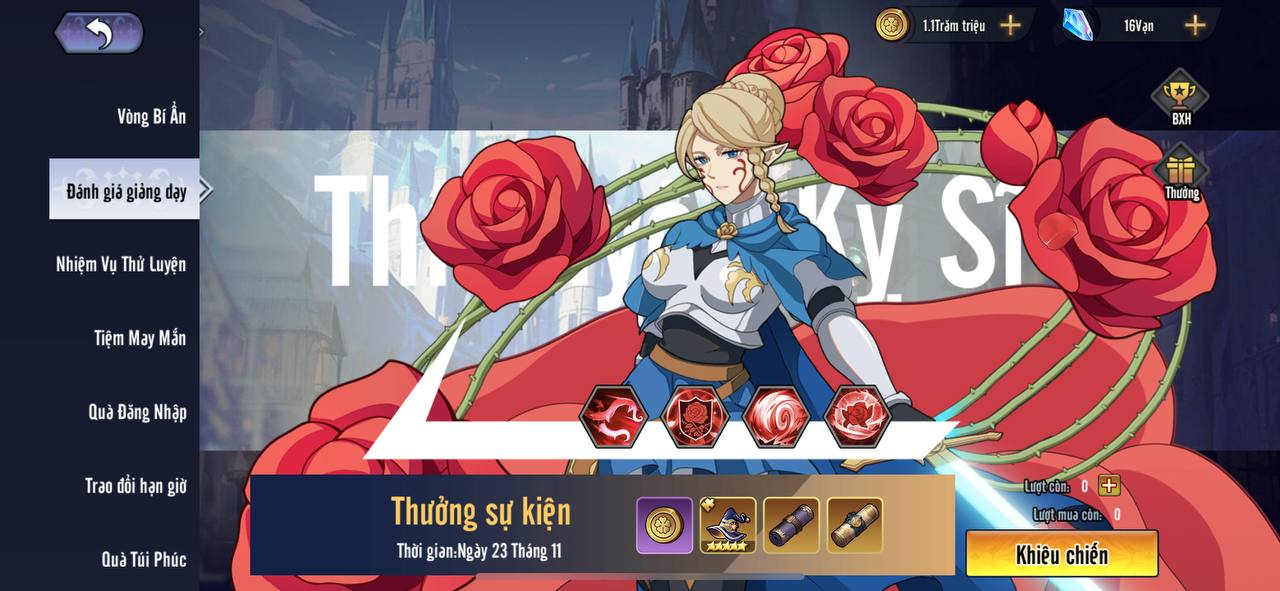Image resolution: width=1280 pixels, height=591 pixels.
Task: Select the Đánh giá giảng dạy tab
Action: coord(126,190)
